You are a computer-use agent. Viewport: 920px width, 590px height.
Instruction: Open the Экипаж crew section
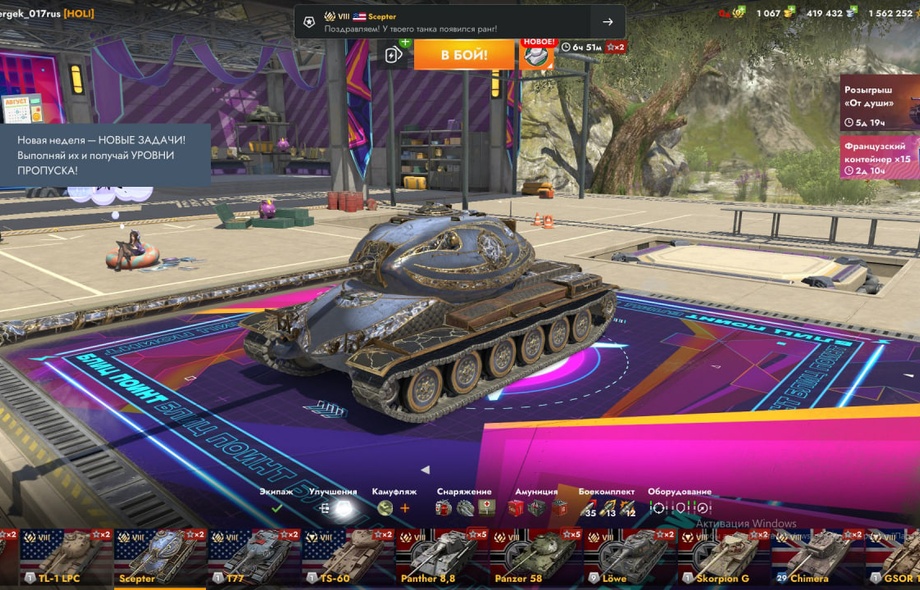(x=277, y=508)
